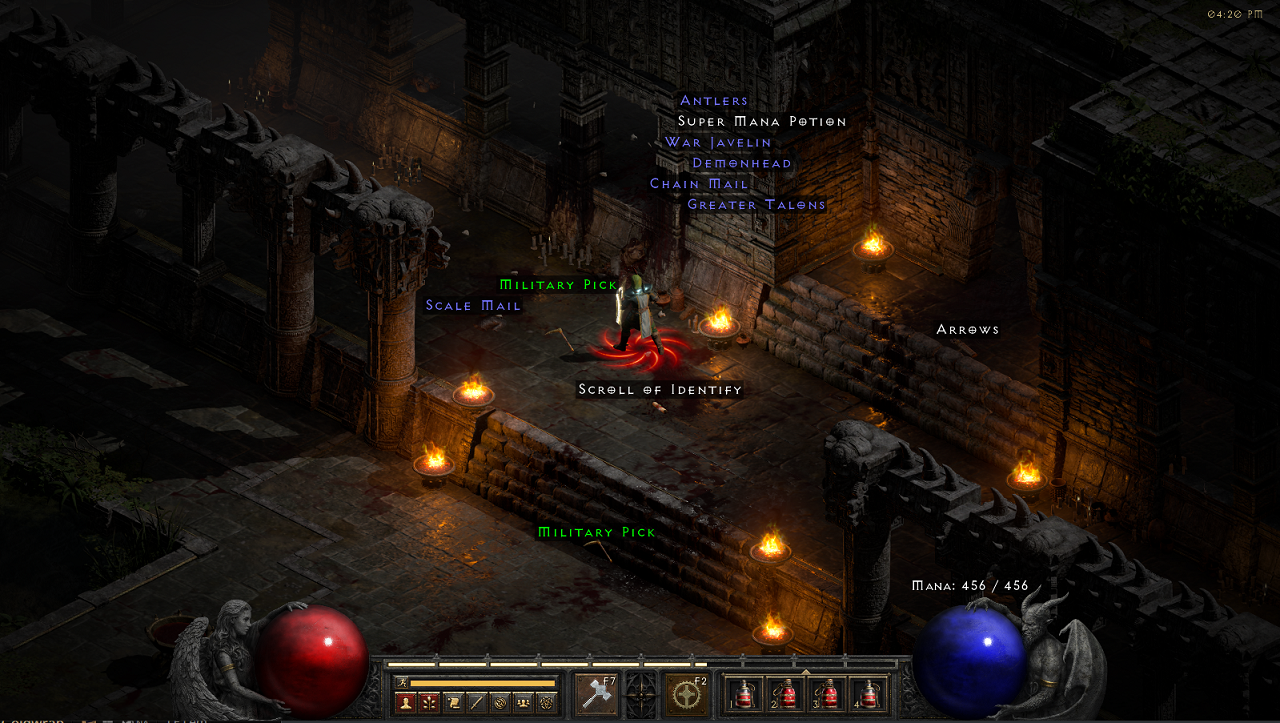Select the F7 hammer skill slot
Image resolution: width=1280 pixels, height=723 pixels.
point(596,694)
